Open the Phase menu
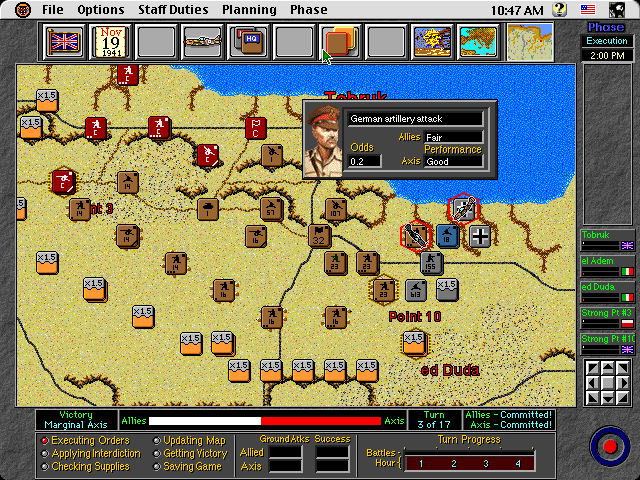Viewport: 640px width, 480px height. tap(308, 10)
